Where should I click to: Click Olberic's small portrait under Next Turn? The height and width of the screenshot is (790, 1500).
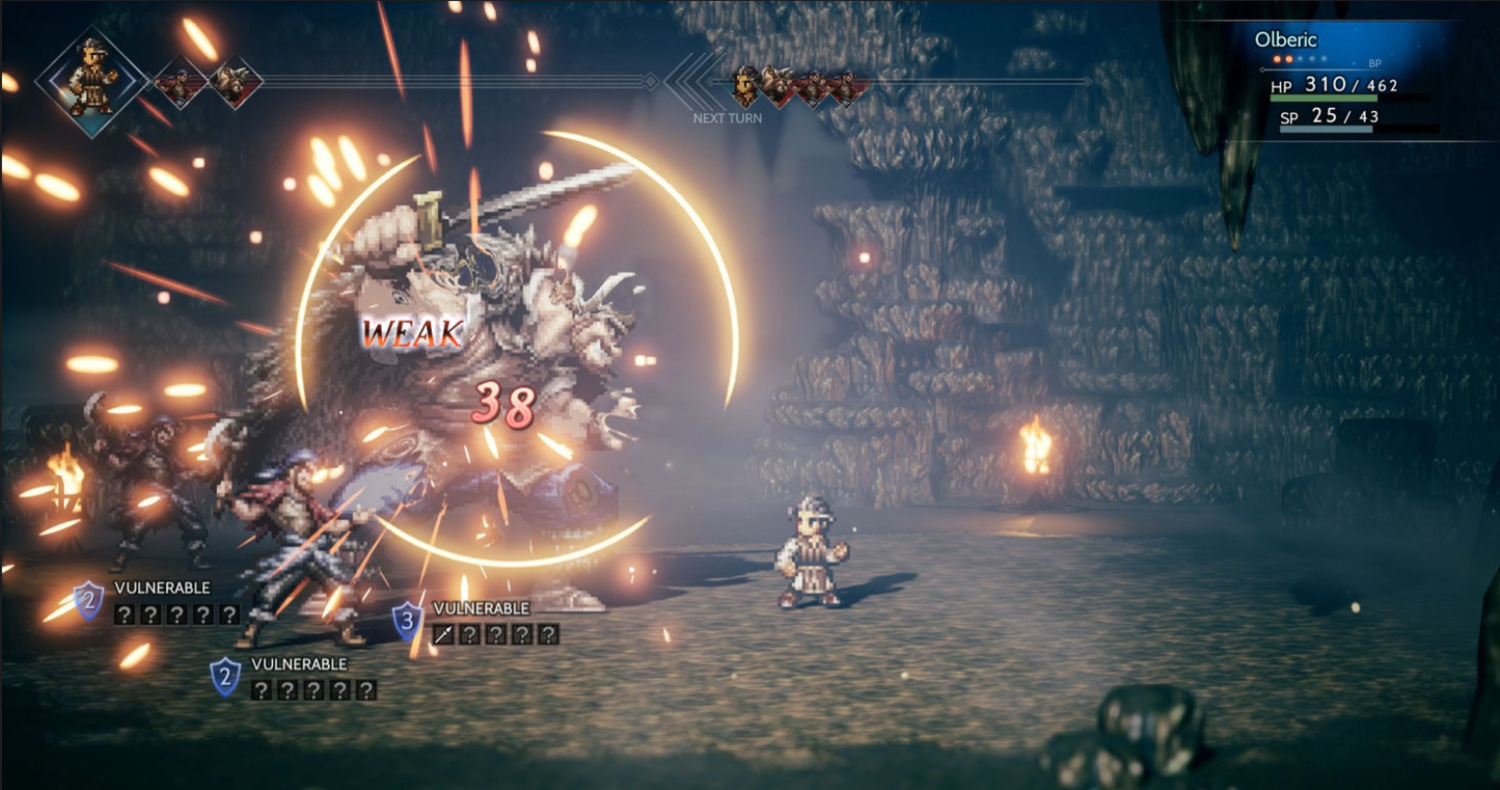(x=745, y=86)
